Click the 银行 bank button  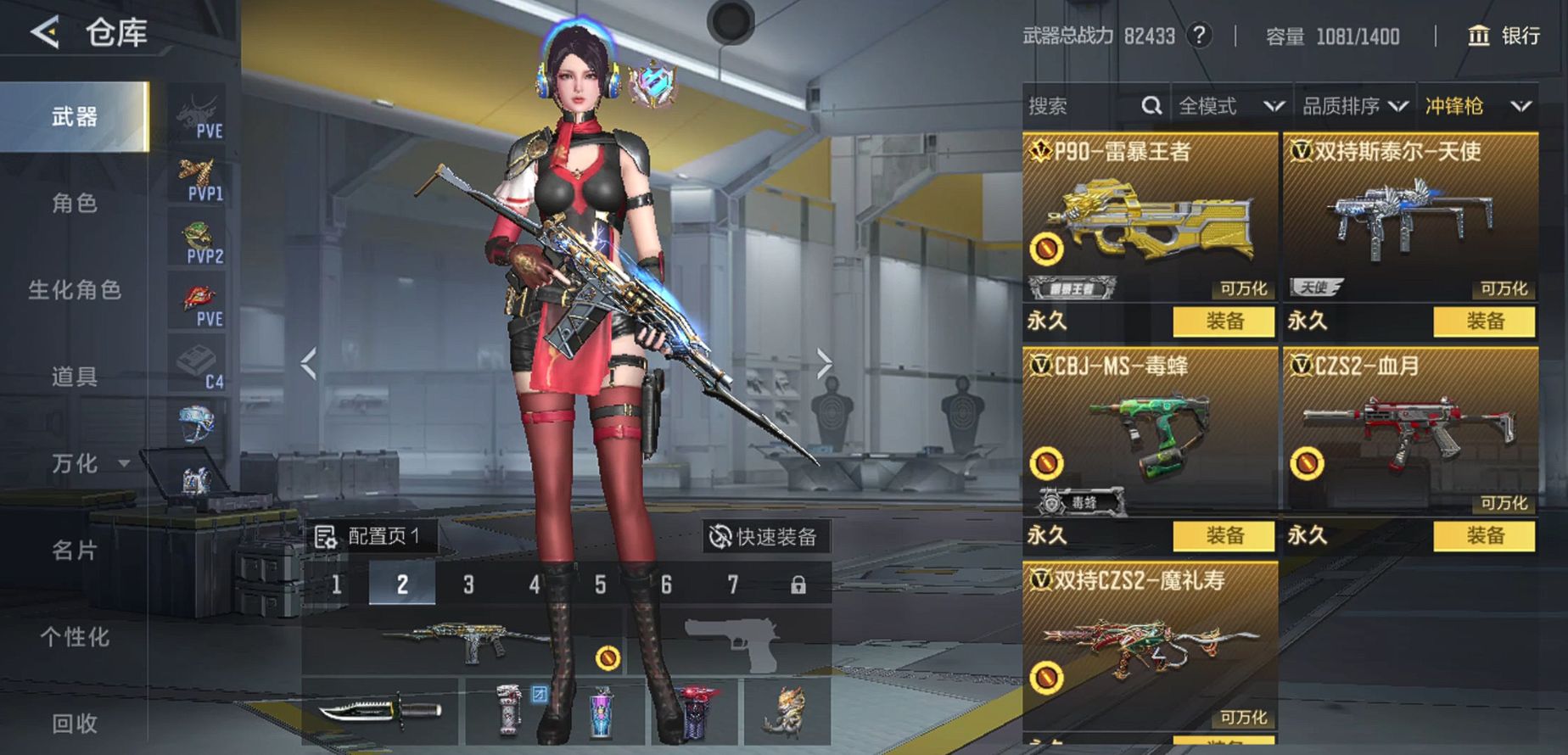pyautogui.click(x=1504, y=36)
